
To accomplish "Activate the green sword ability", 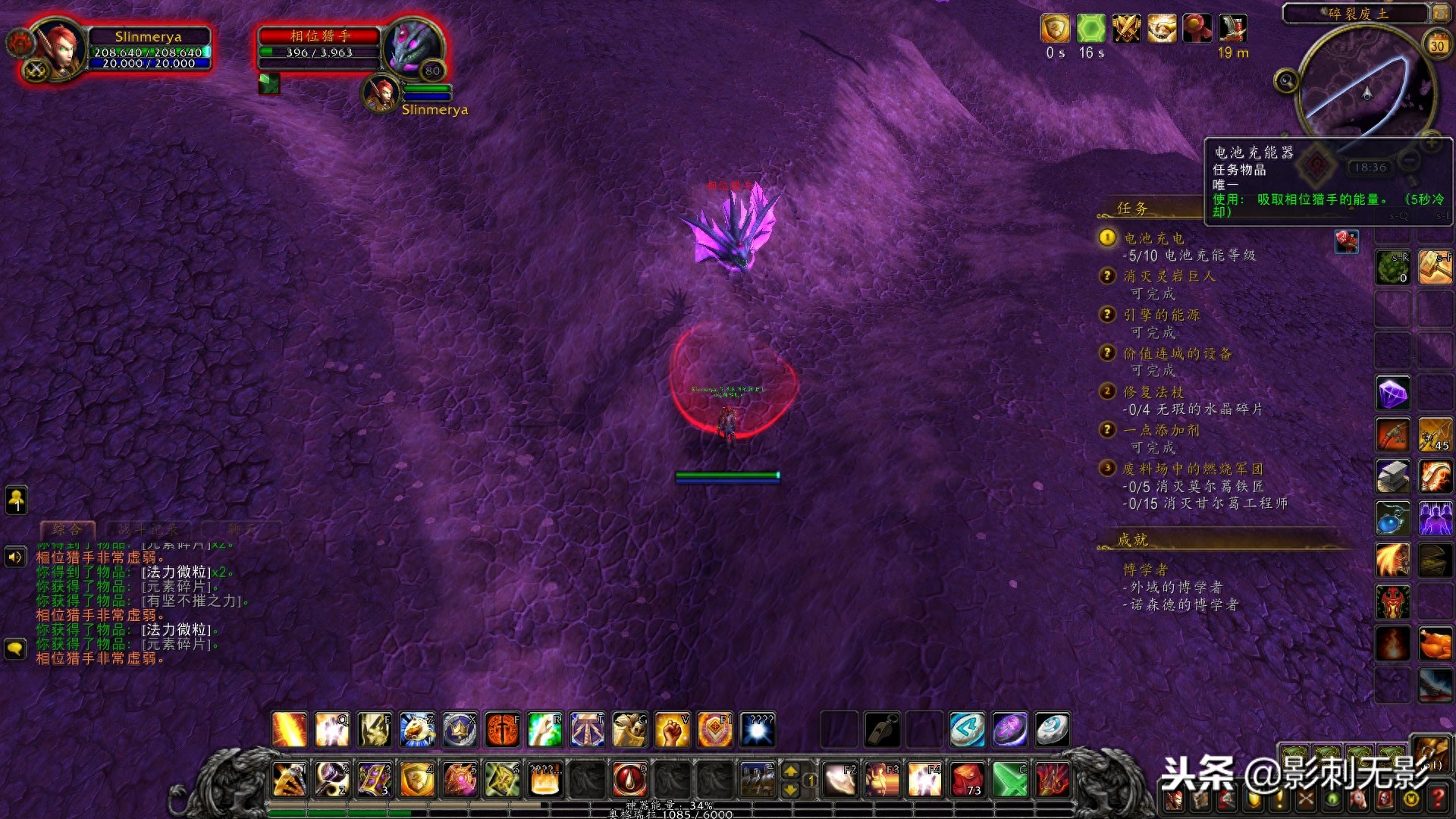I will (1010, 779).
